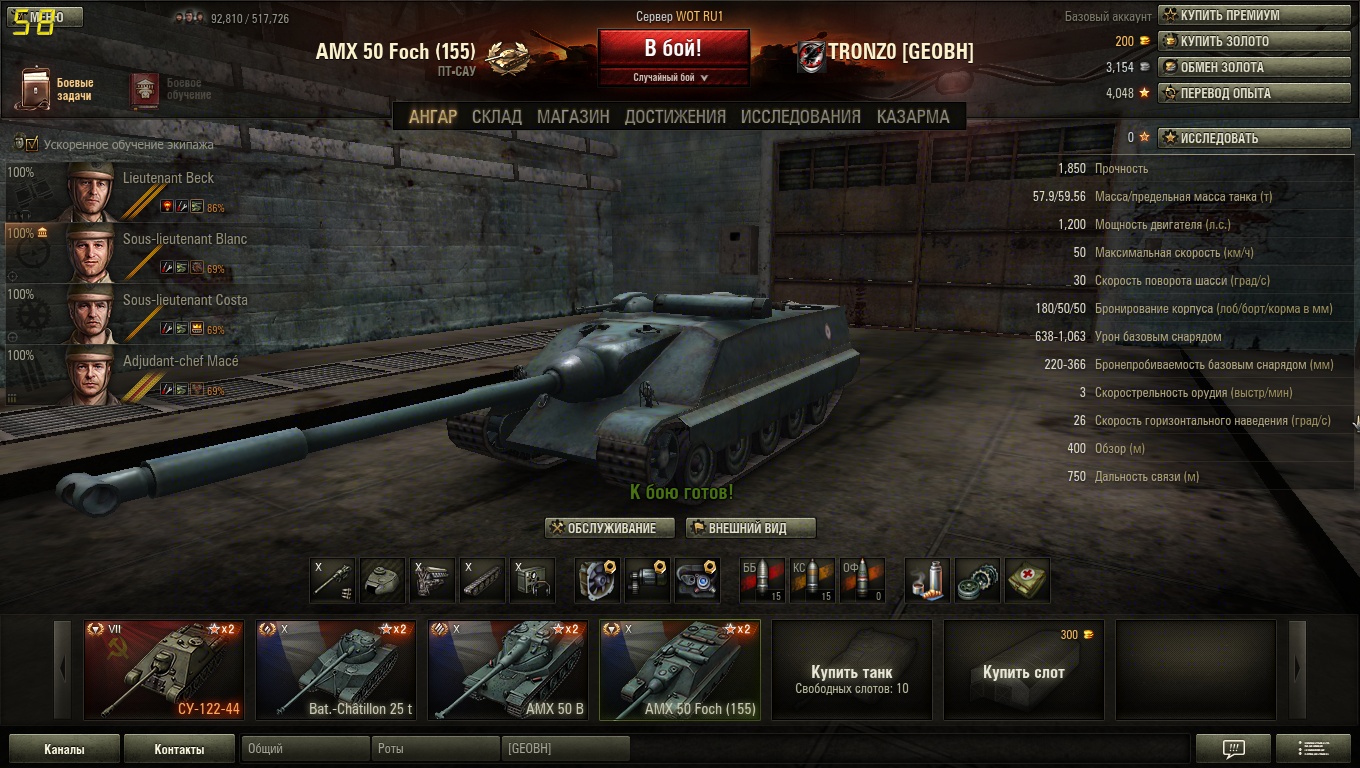Choose the Bat.-Châtillon 25 t tank

click(x=335, y=669)
